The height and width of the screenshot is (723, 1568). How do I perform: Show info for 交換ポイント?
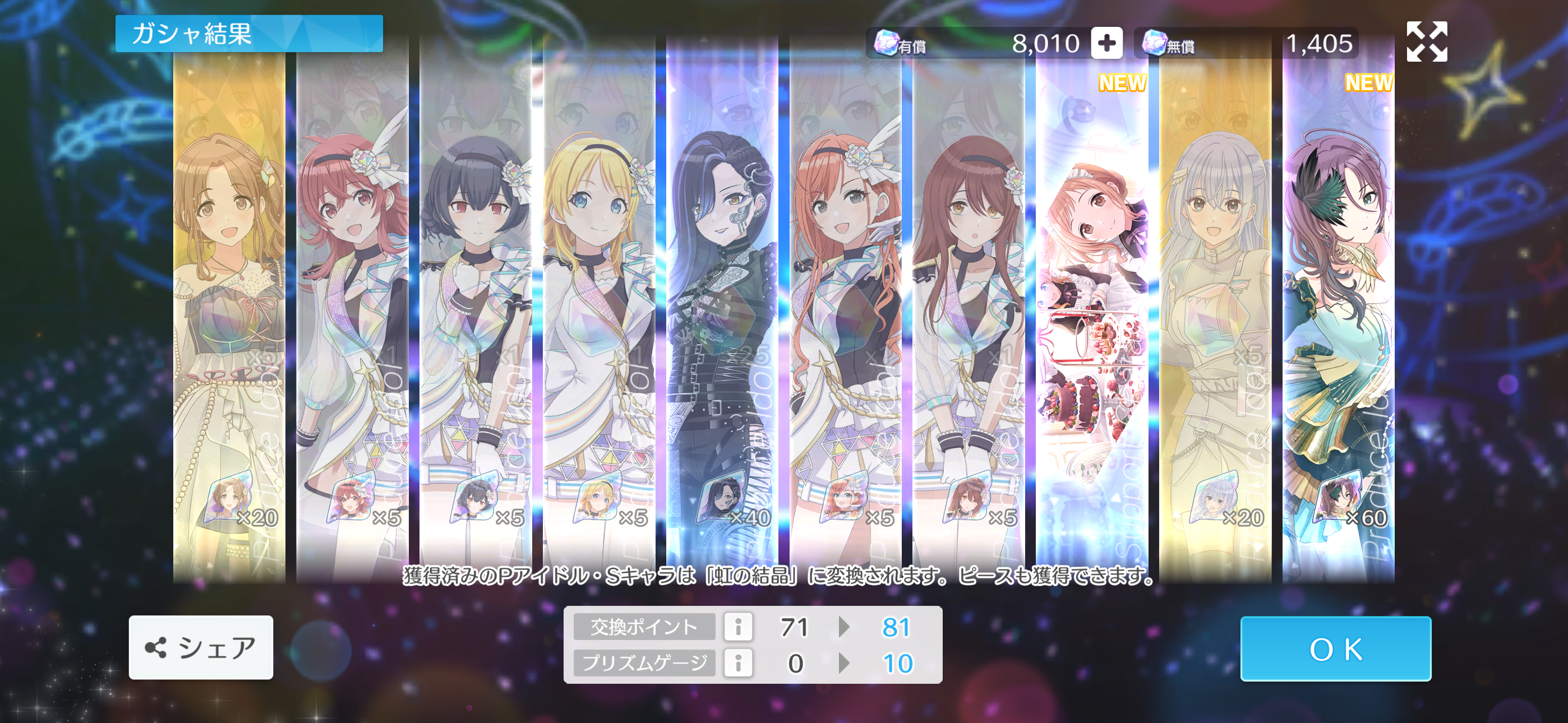[x=738, y=627]
